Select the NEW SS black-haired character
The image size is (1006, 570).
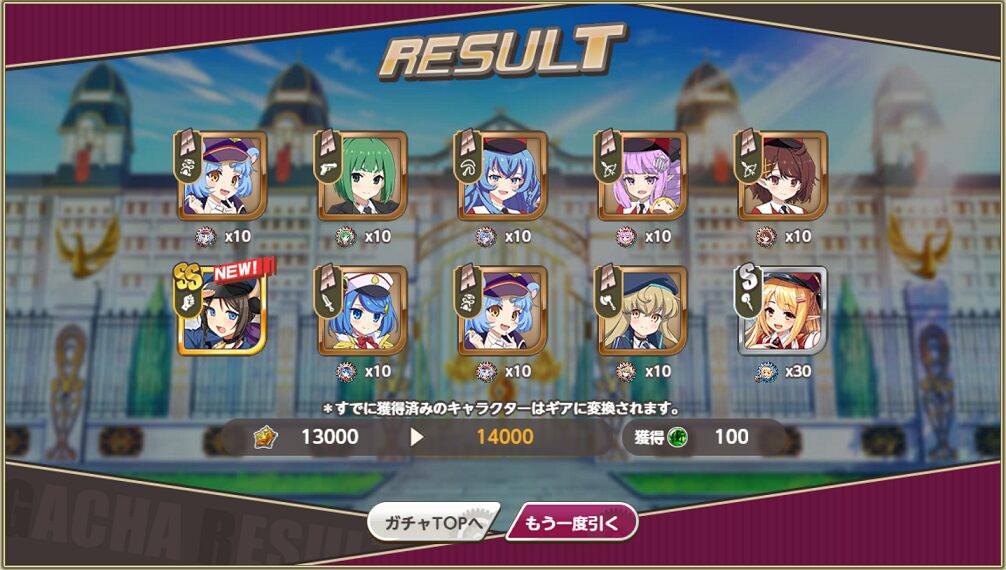point(222,311)
